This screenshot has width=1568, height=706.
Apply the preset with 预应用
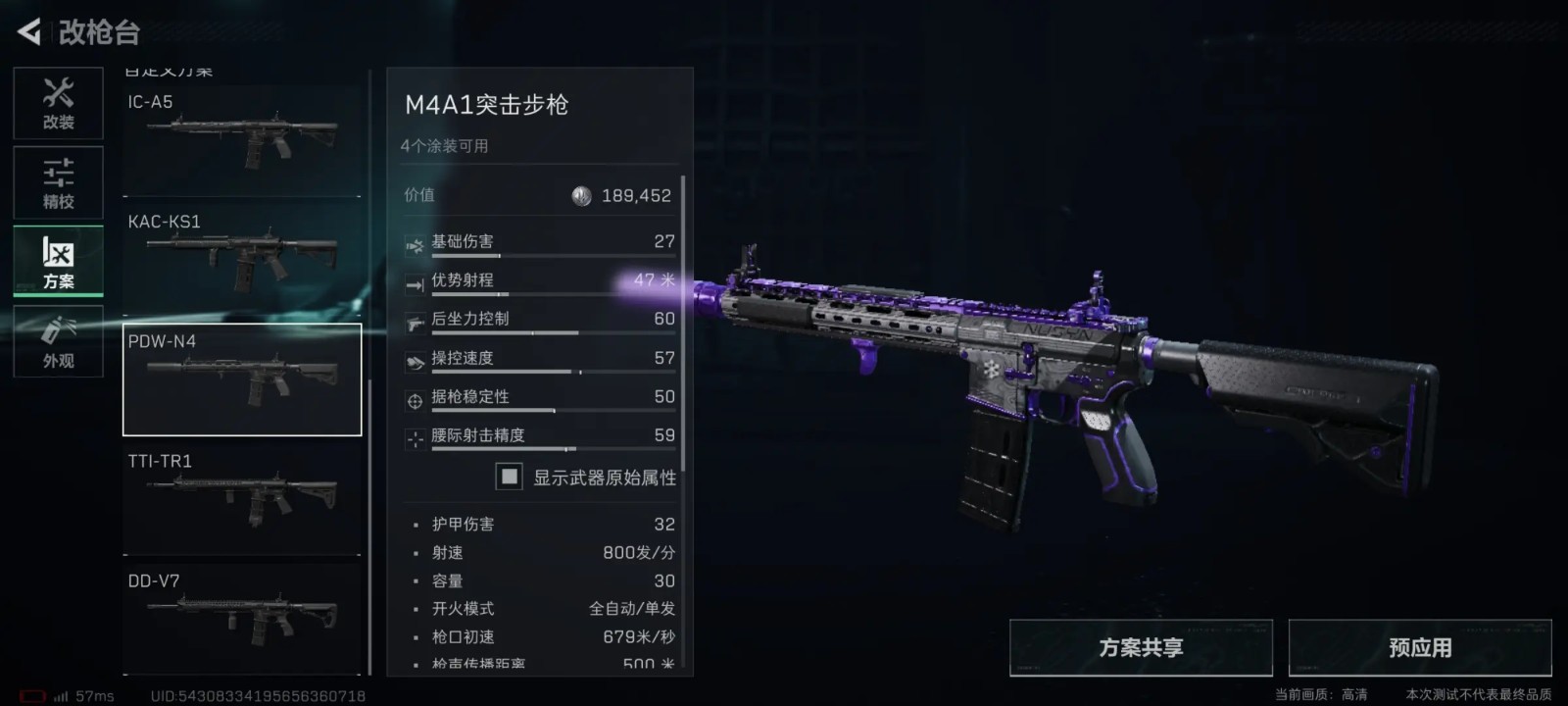[1419, 648]
